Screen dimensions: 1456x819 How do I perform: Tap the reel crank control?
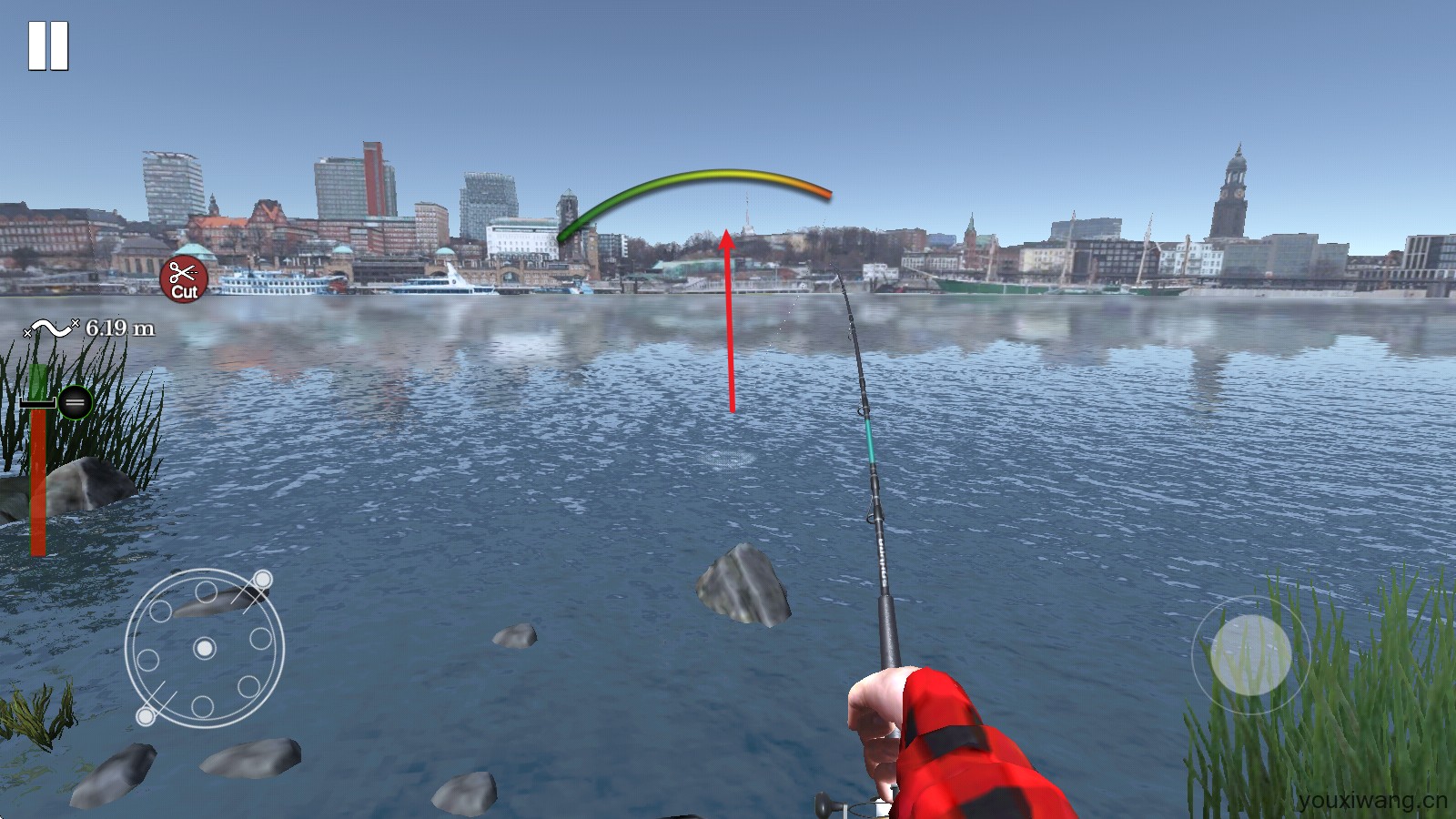click(x=205, y=648)
